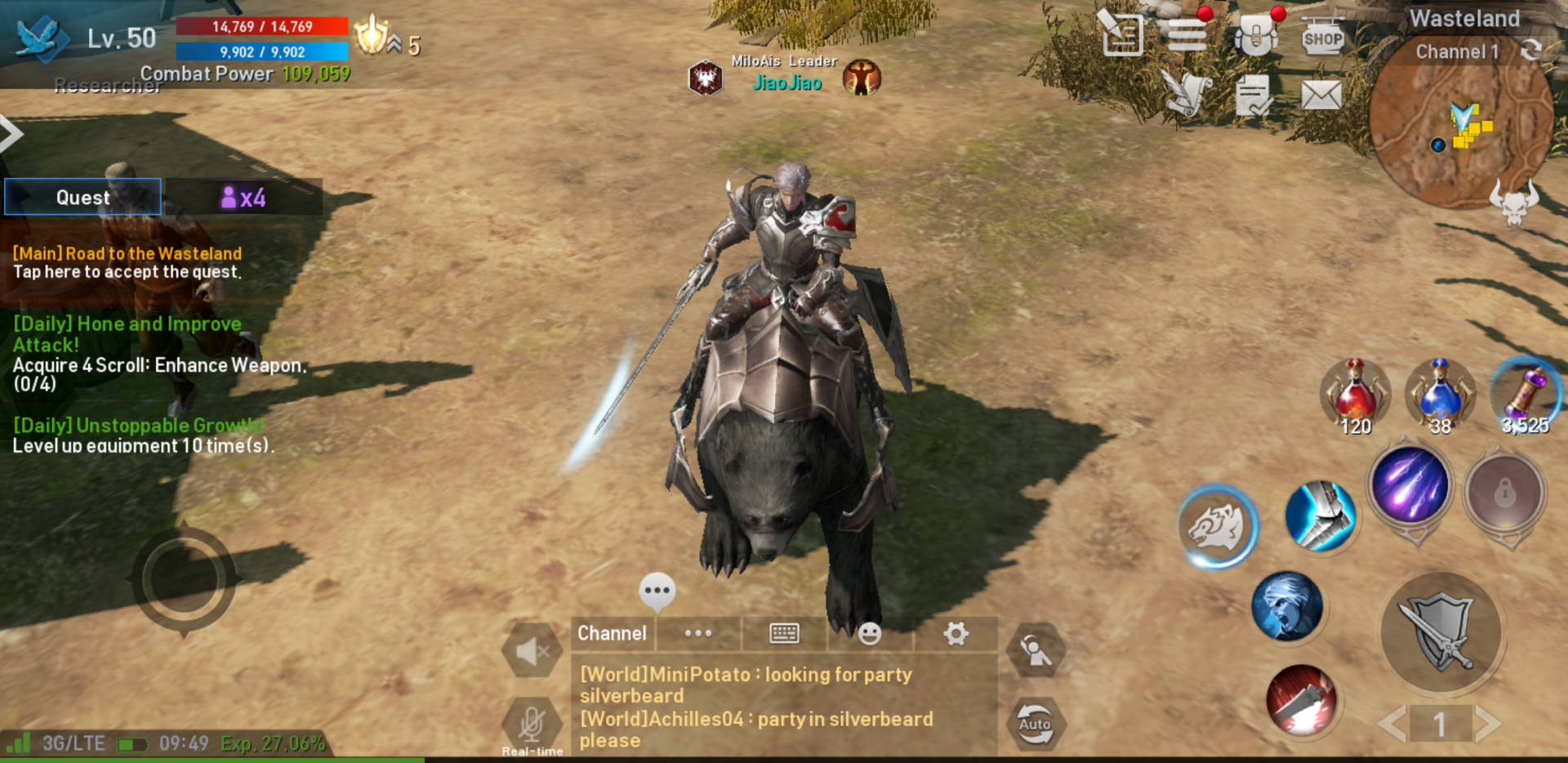Switch channel with the refresh arrow
The width and height of the screenshot is (1568, 763).
(1531, 51)
